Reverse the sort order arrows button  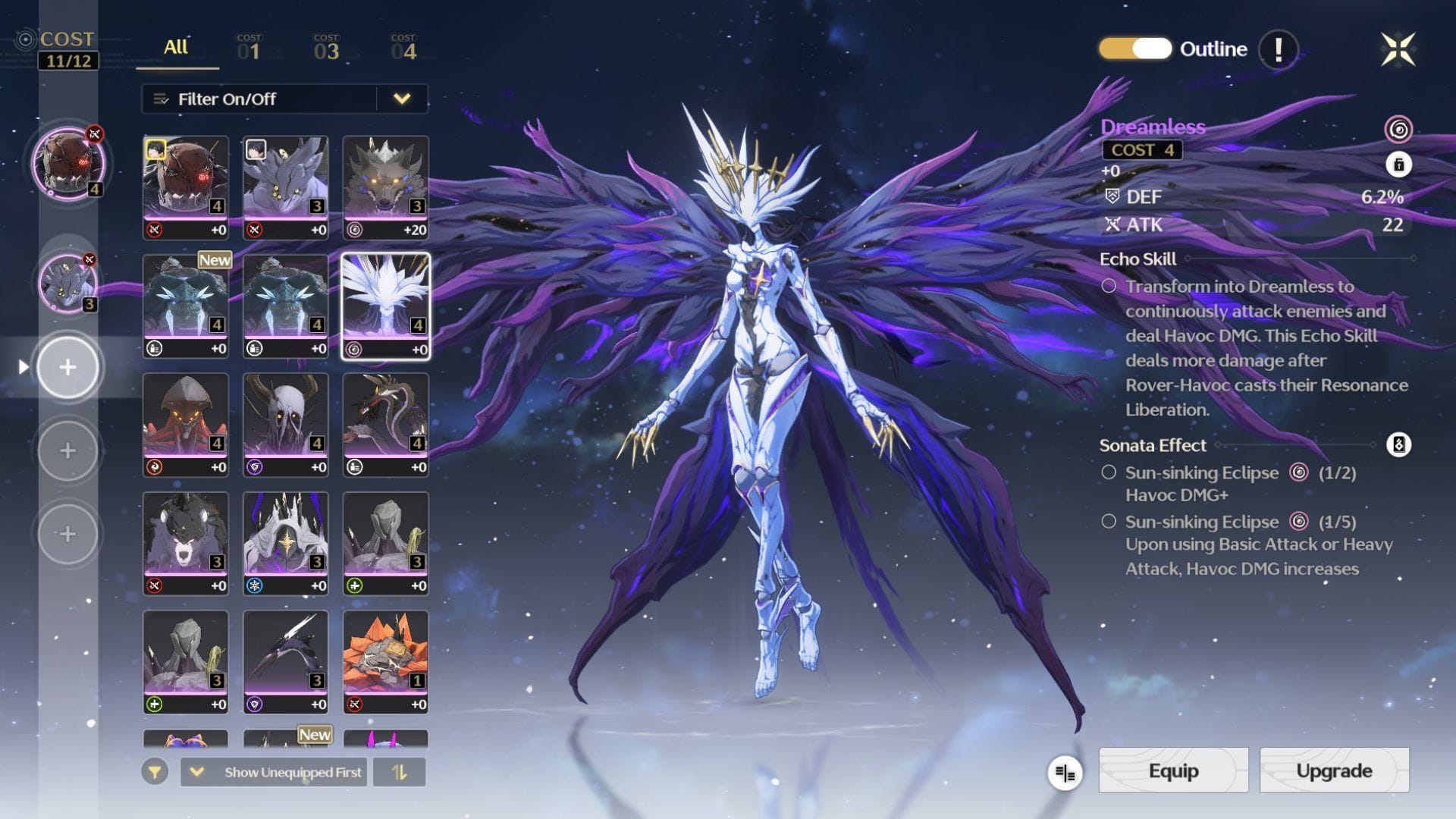tap(400, 772)
